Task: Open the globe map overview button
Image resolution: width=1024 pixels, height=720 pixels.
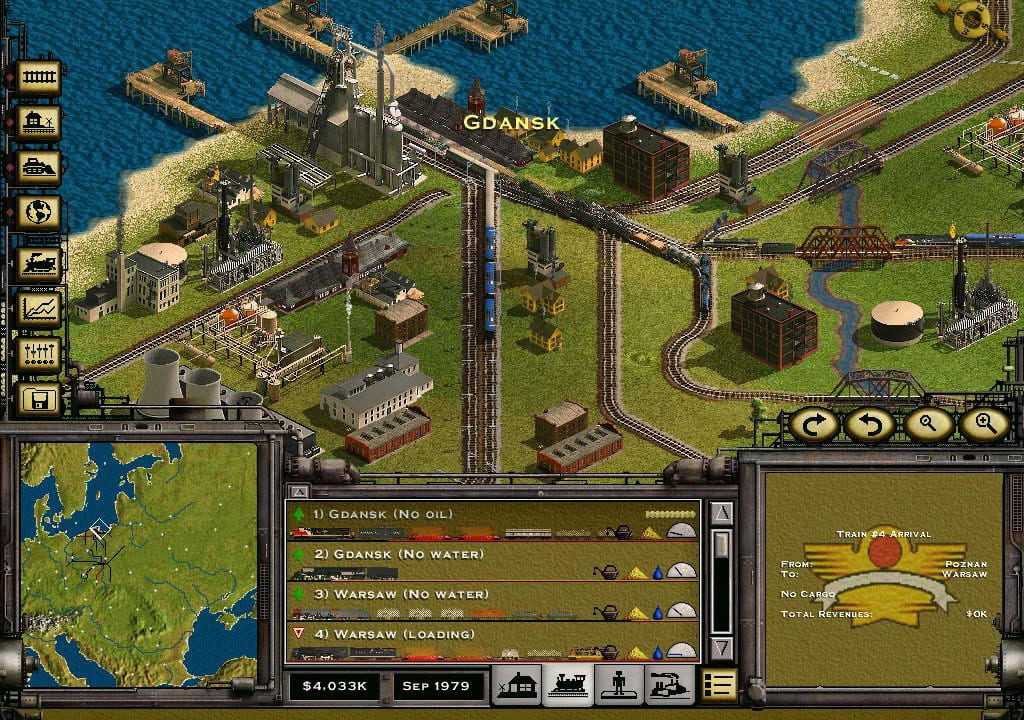Action: tap(39, 213)
